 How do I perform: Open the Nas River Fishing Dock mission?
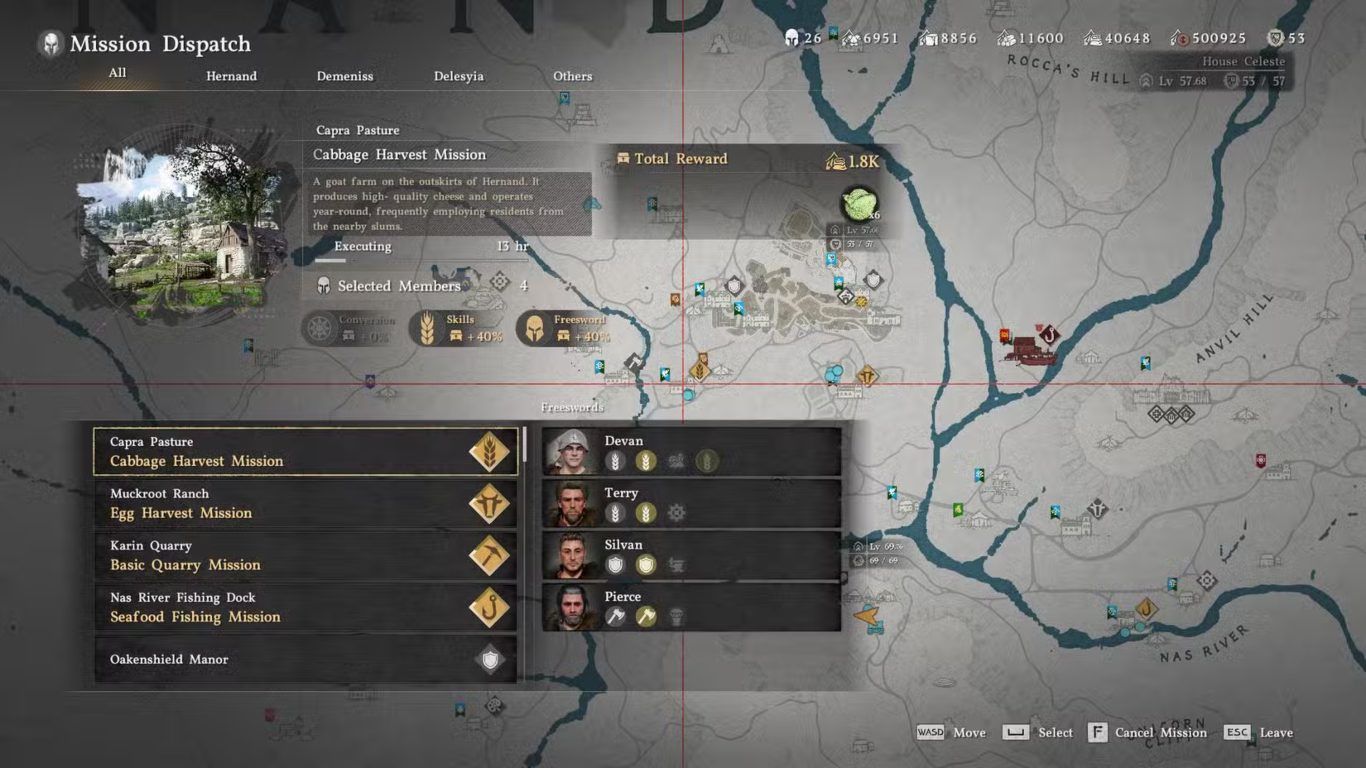305,608
